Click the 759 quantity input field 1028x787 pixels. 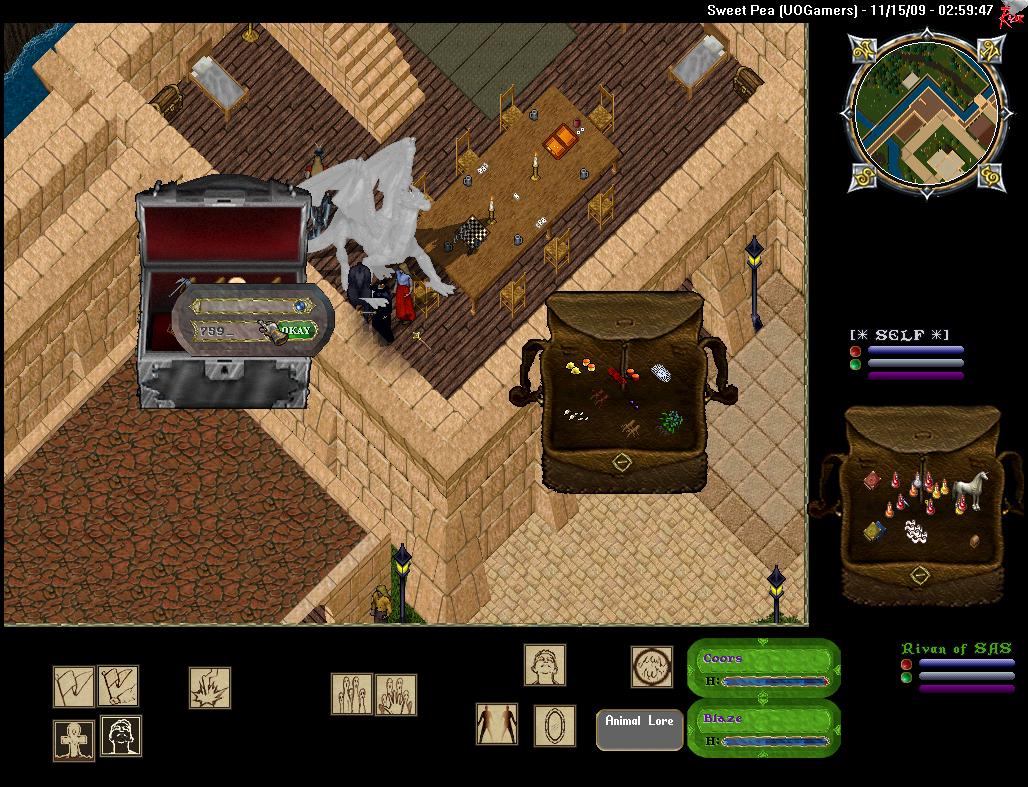pos(225,331)
